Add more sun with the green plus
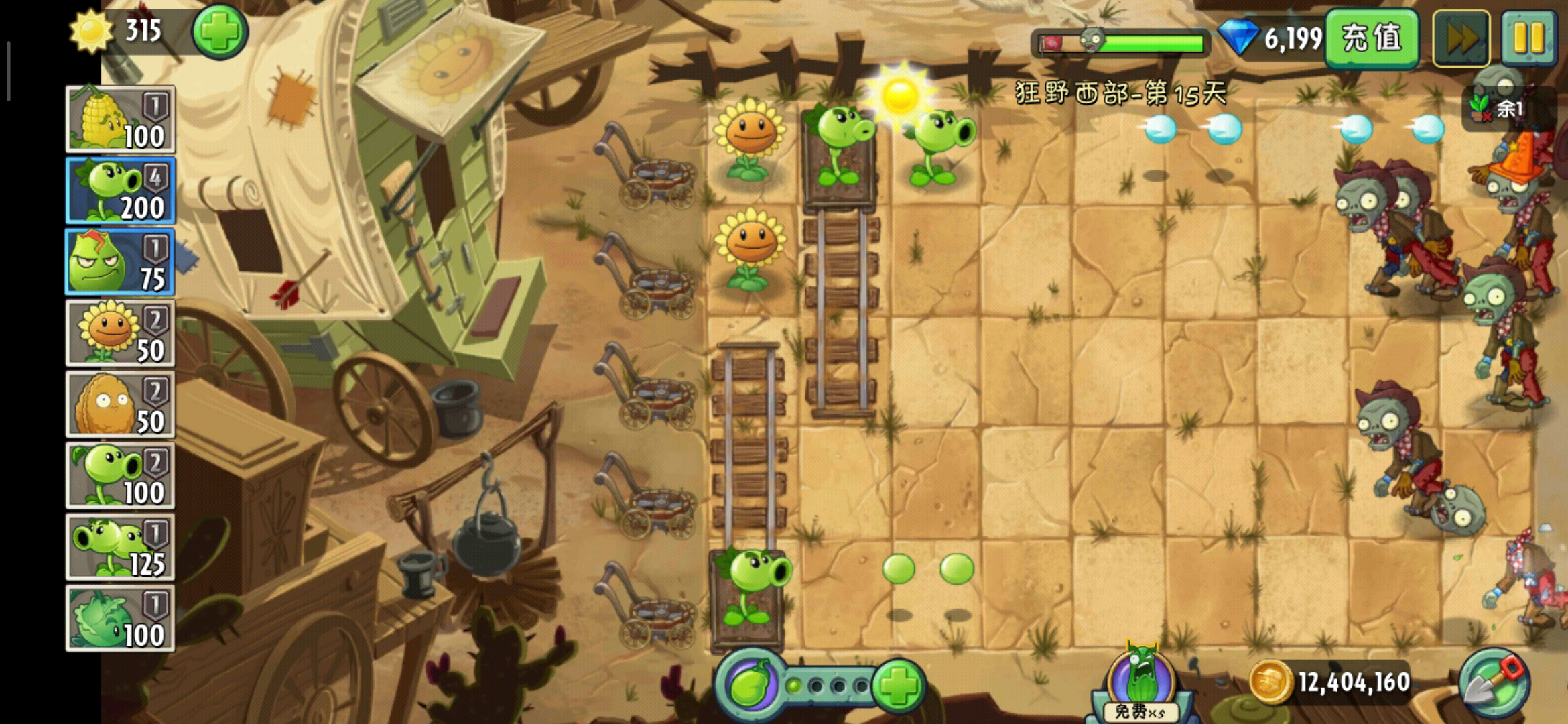 (x=220, y=32)
